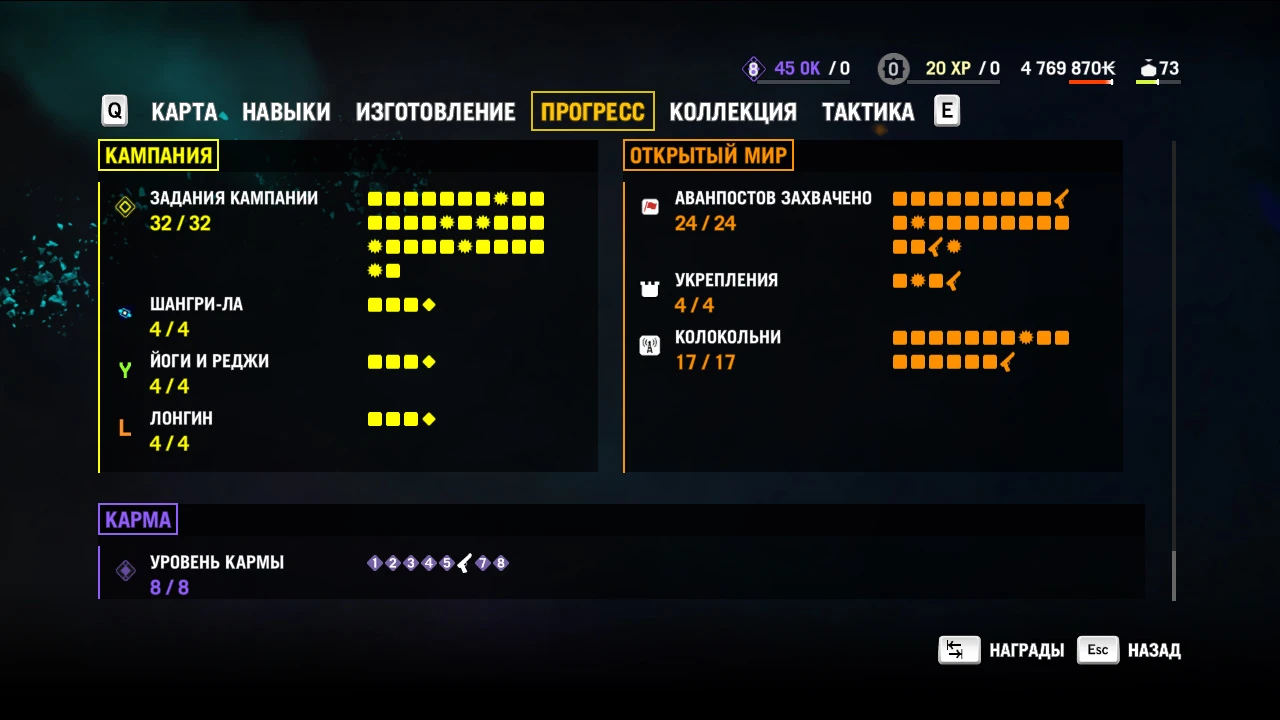Click НАЗАД to go back
Screen dimensions: 1280x720
(x=1153, y=650)
